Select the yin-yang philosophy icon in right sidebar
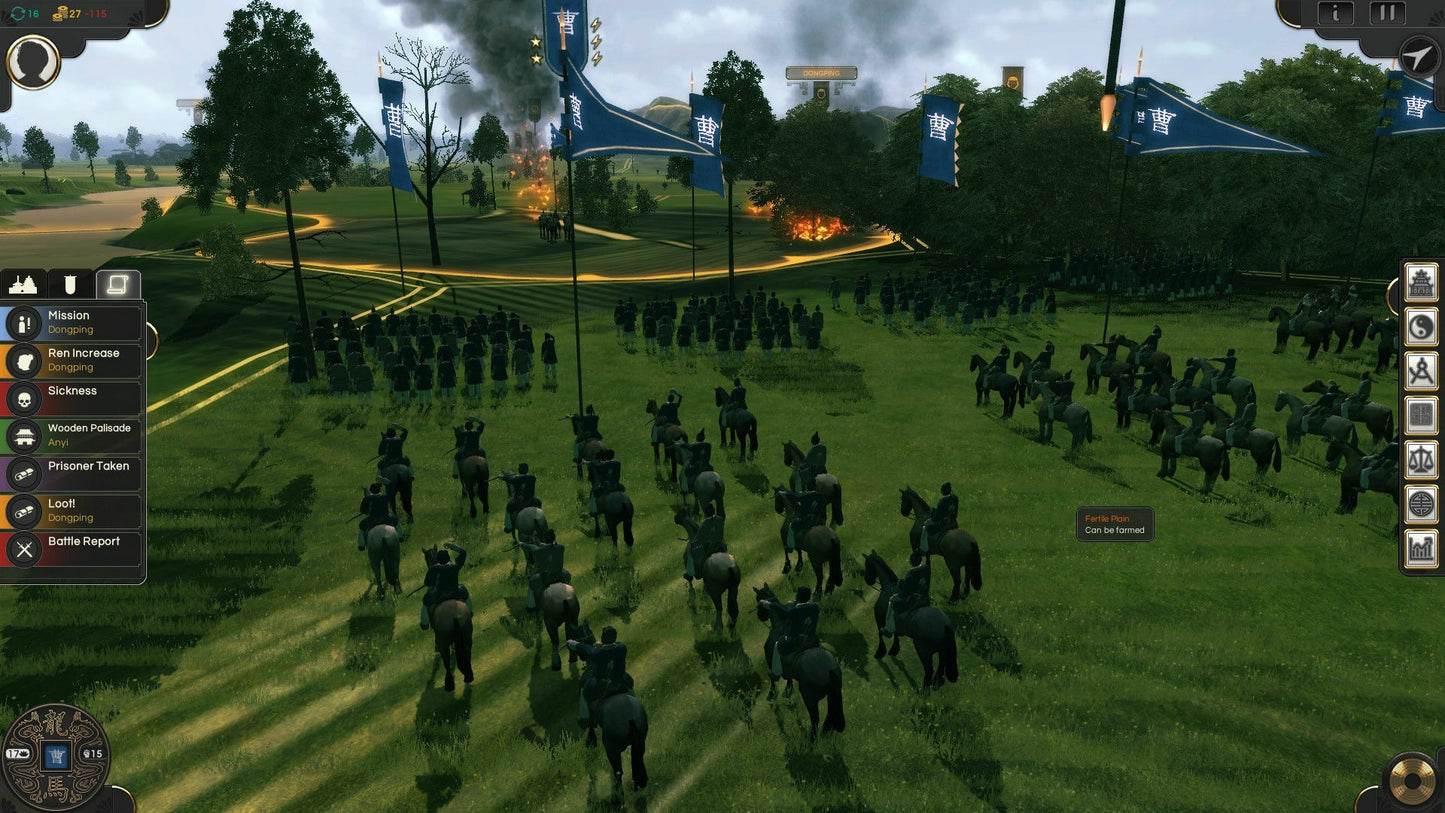The width and height of the screenshot is (1445, 813). coord(1420,326)
